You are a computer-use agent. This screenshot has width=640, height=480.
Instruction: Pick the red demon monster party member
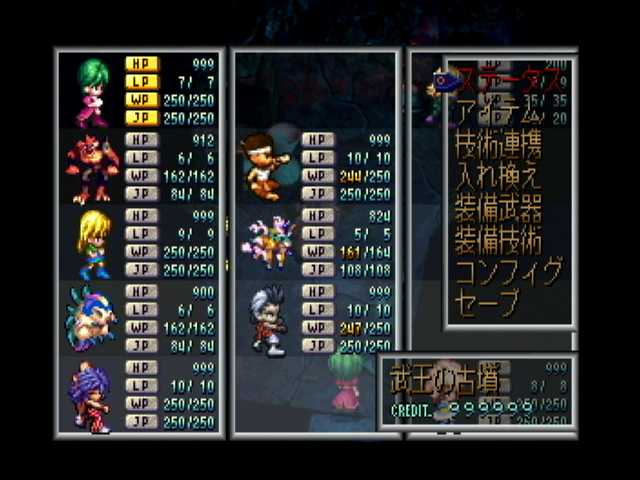[91, 168]
